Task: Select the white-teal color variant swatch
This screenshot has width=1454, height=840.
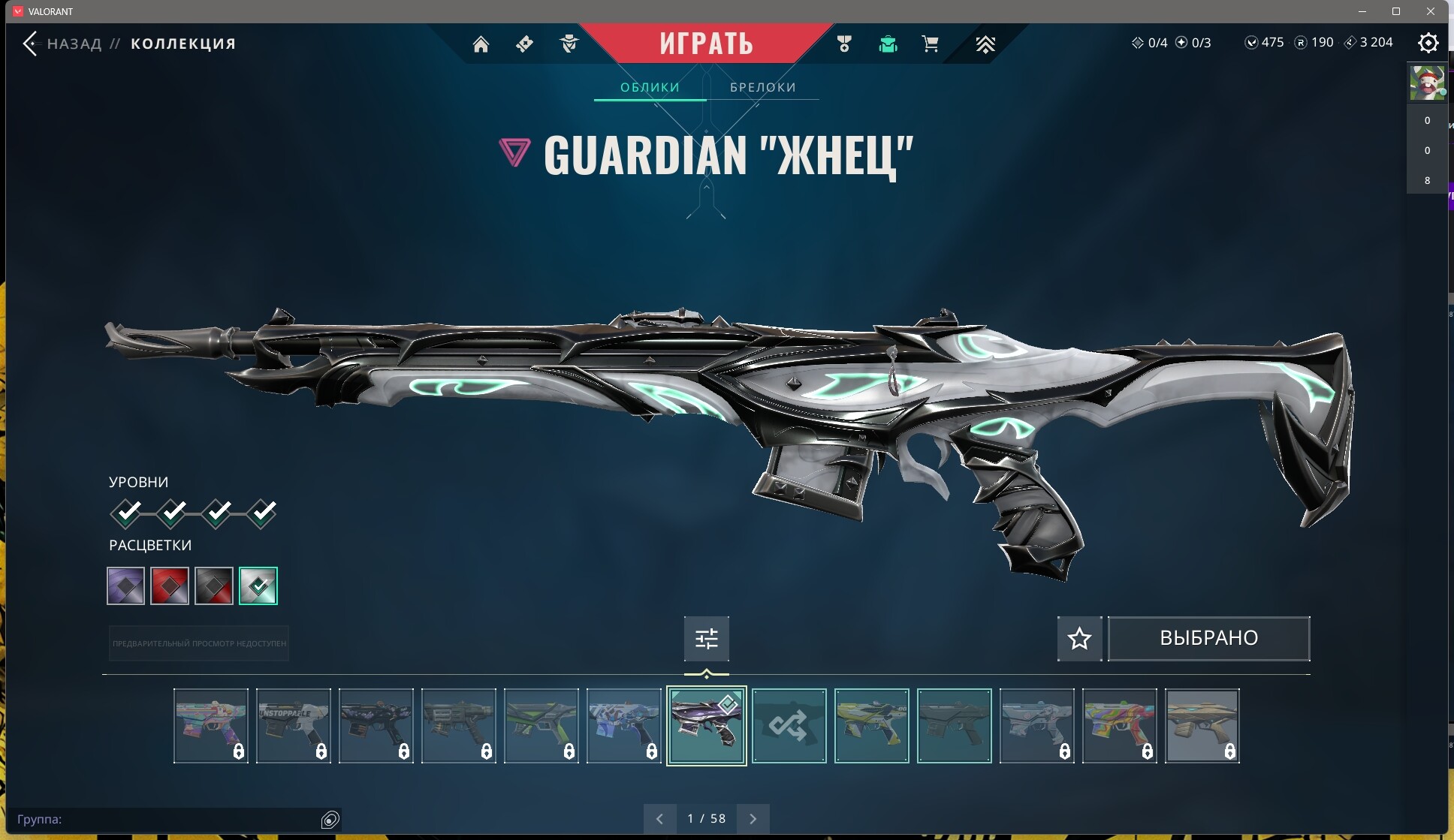Action: pyautogui.click(x=258, y=586)
